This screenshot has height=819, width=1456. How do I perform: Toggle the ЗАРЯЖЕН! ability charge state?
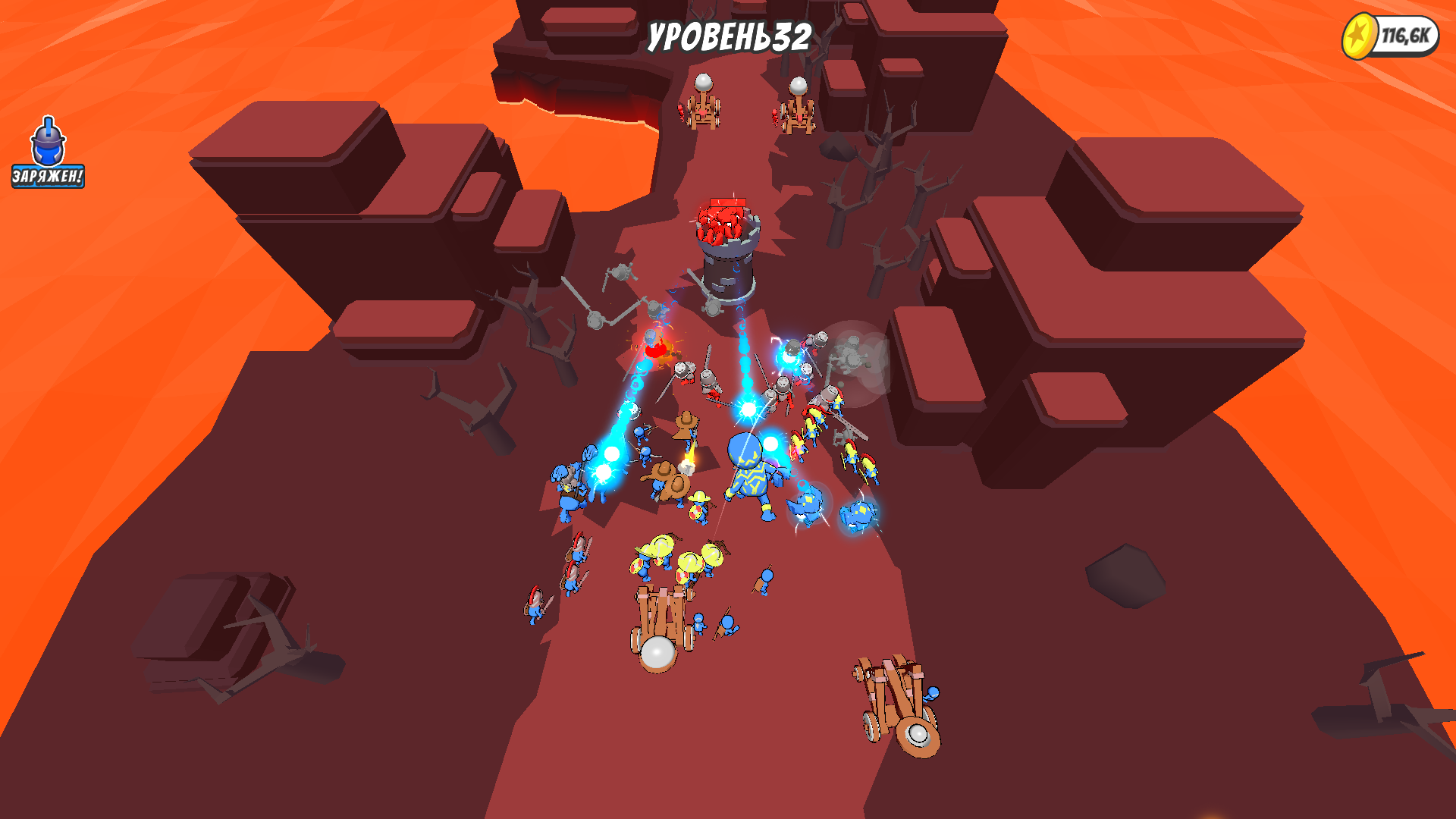[x=47, y=176]
